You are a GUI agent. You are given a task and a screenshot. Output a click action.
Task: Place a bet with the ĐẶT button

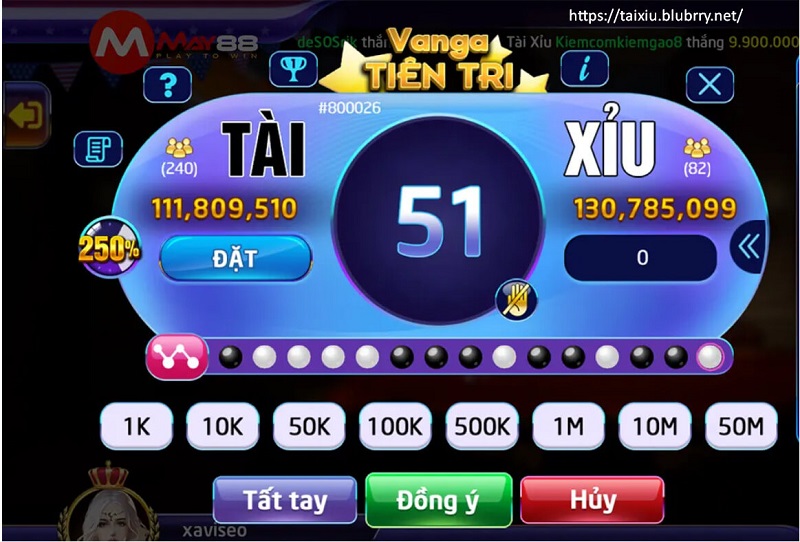[x=235, y=258]
